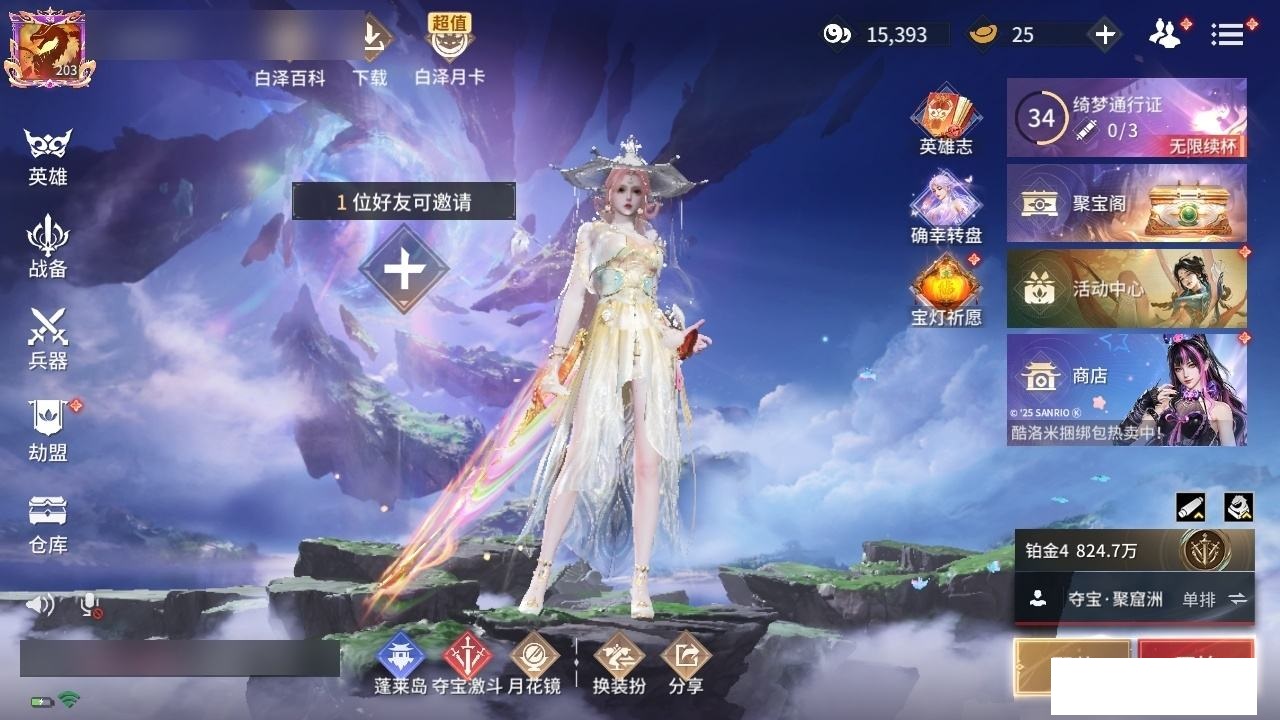This screenshot has width=1280, height=720.
Task: Switch game mode via 夺宝·聚窟洲 selector
Action: (1134, 599)
